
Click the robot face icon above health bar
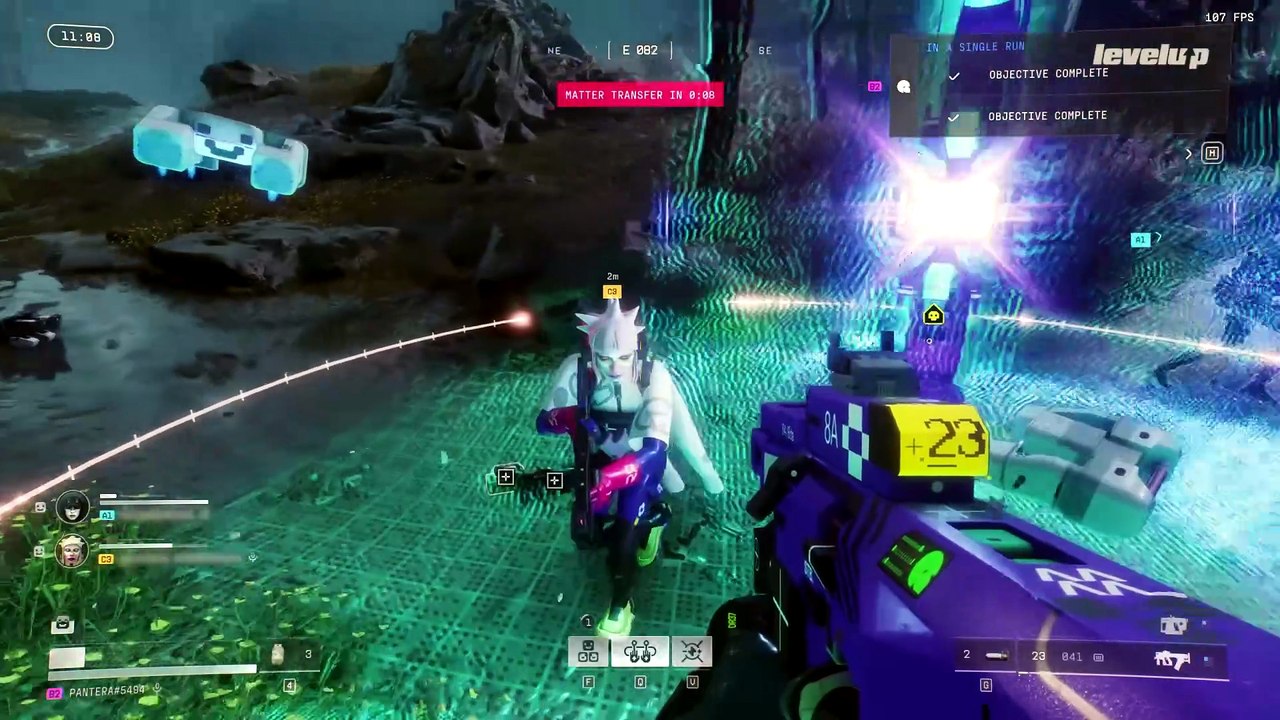click(x=63, y=626)
